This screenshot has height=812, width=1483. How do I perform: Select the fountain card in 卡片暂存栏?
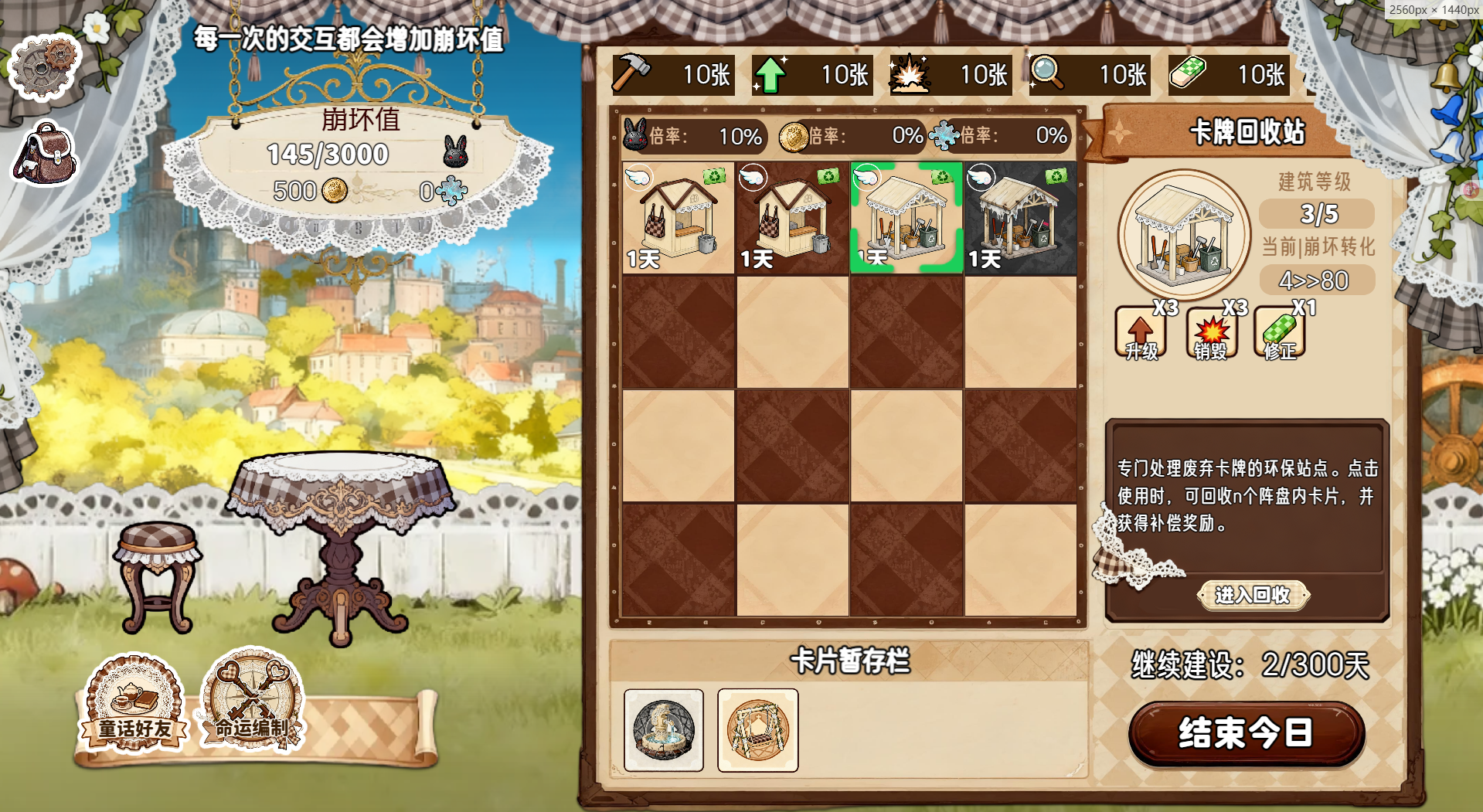click(x=666, y=729)
